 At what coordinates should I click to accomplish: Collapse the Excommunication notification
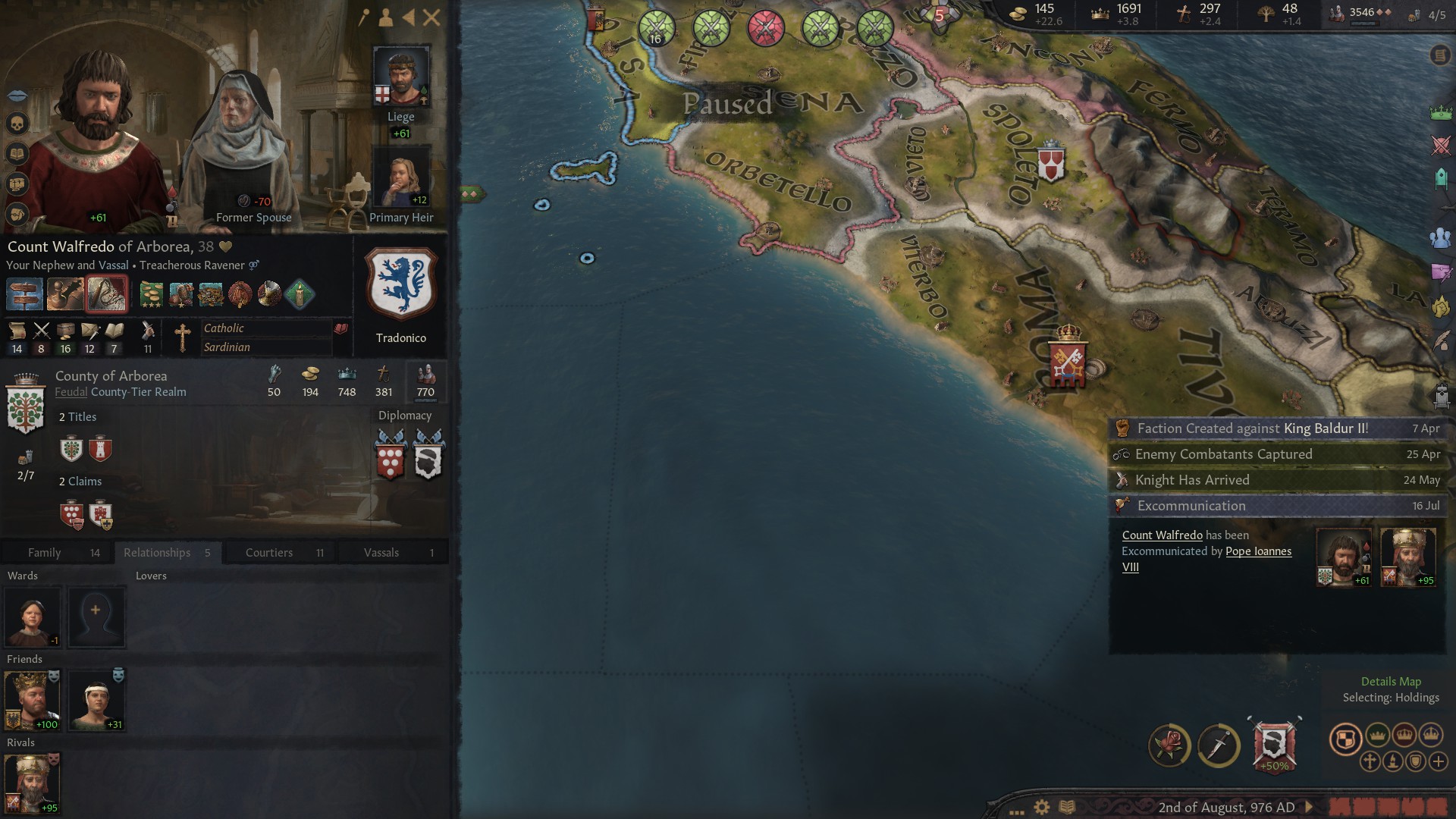pos(1276,506)
